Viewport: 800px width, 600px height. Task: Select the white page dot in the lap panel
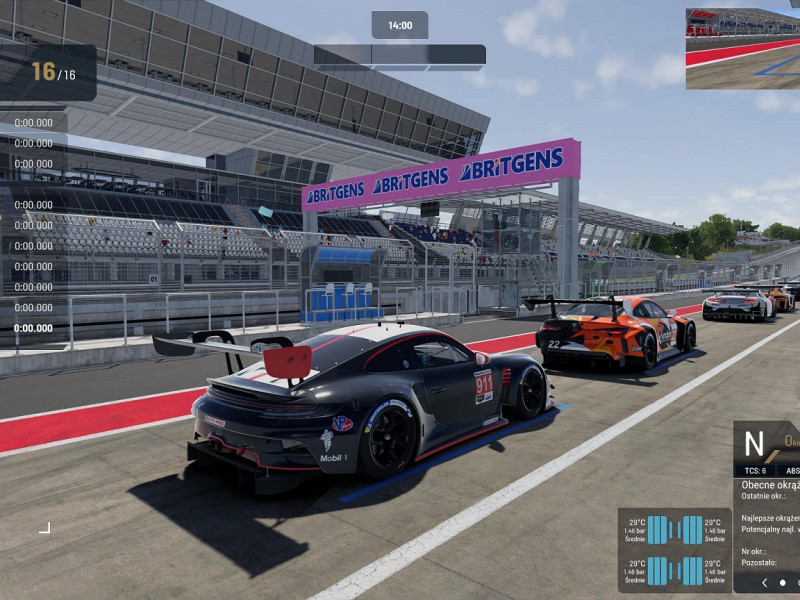click(782, 582)
